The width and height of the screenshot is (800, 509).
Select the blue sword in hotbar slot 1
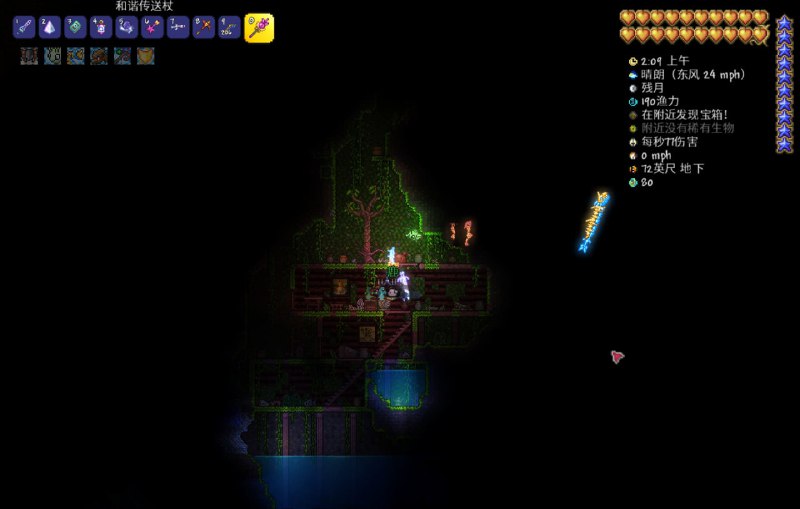point(23,27)
